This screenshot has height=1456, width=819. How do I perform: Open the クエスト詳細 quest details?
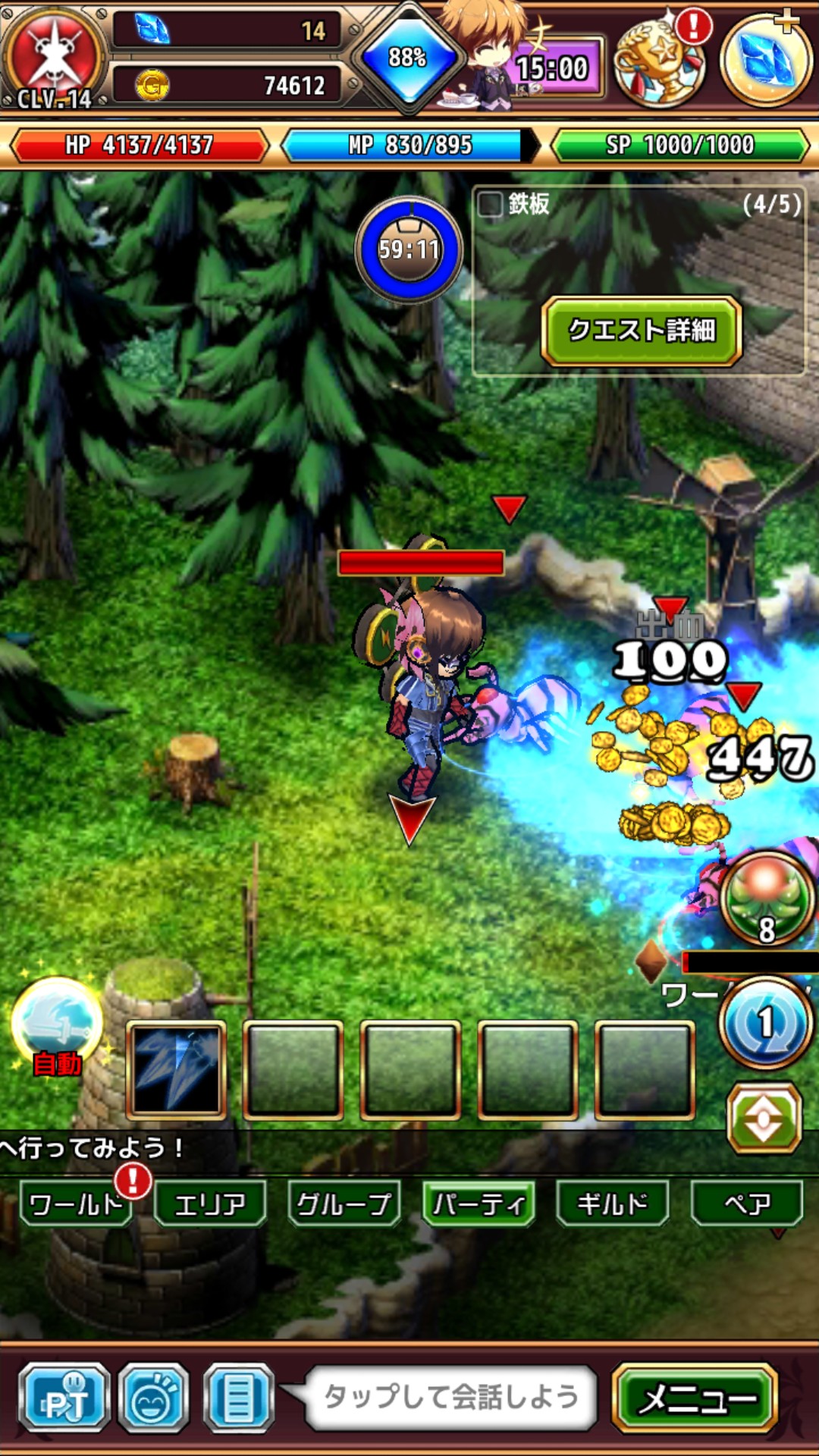(x=641, y=331)
